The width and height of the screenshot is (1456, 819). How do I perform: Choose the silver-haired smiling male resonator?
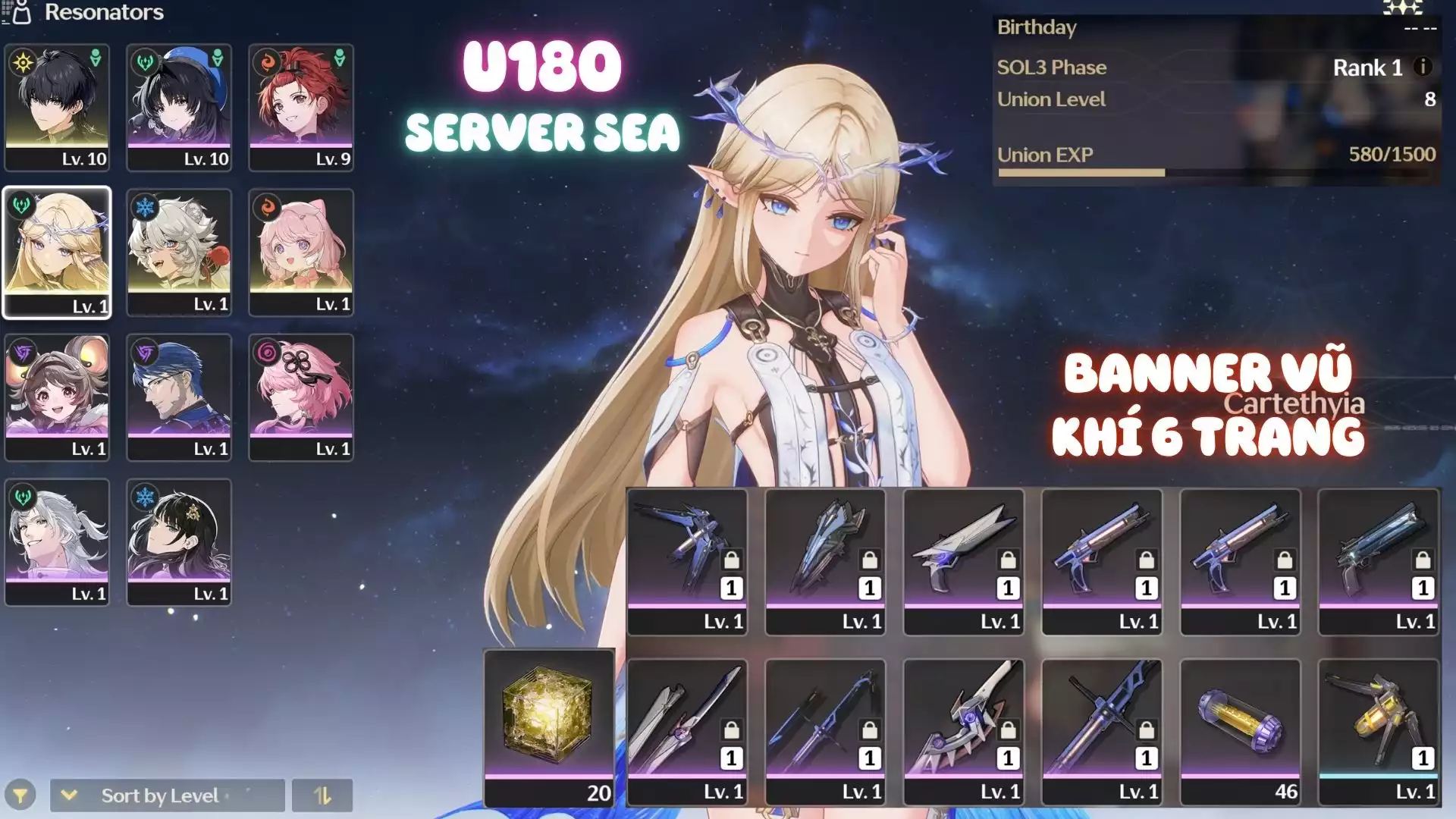click(x=57, y=541)
